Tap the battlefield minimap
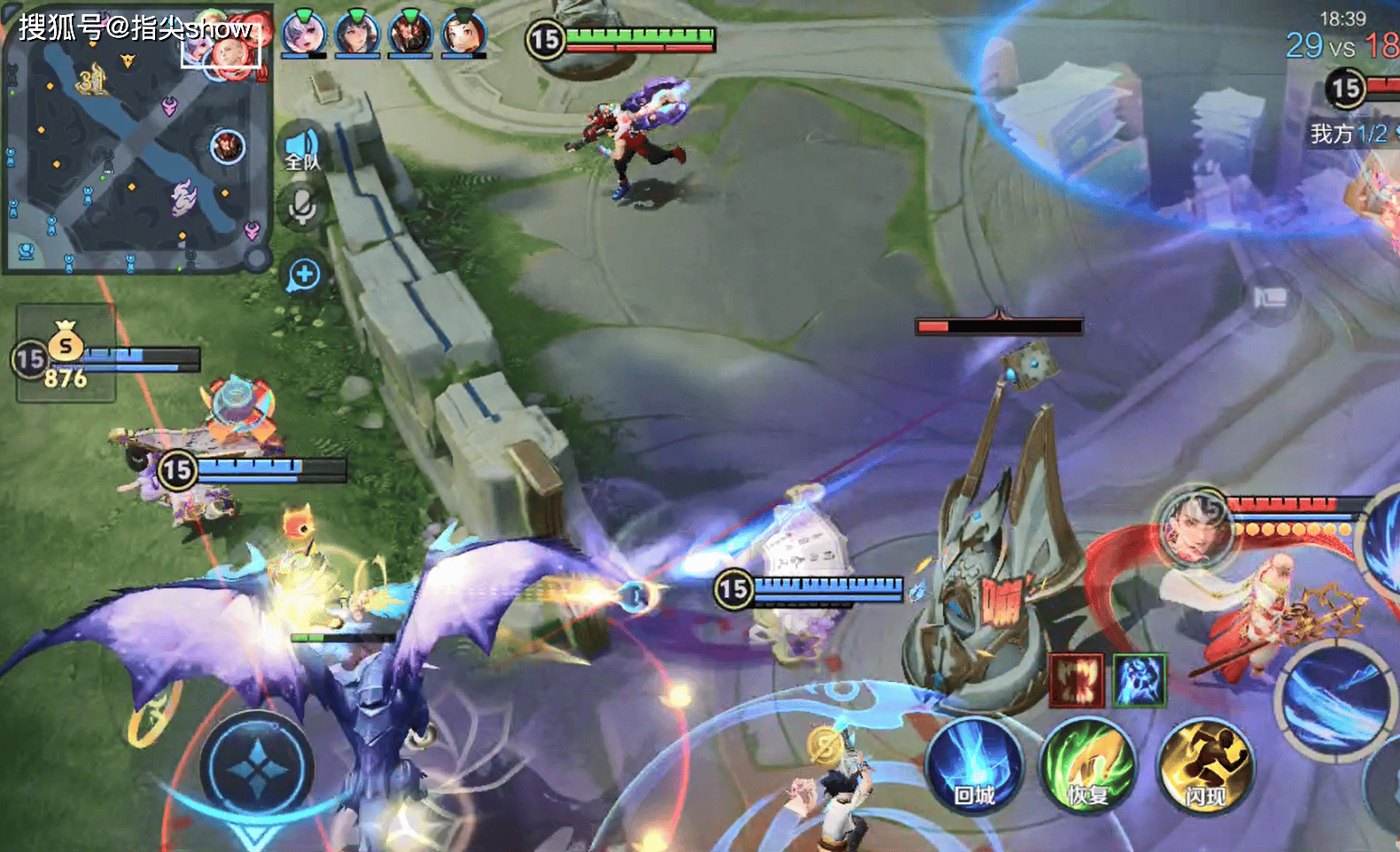The image size is (1400, 852). click(137, 142)
